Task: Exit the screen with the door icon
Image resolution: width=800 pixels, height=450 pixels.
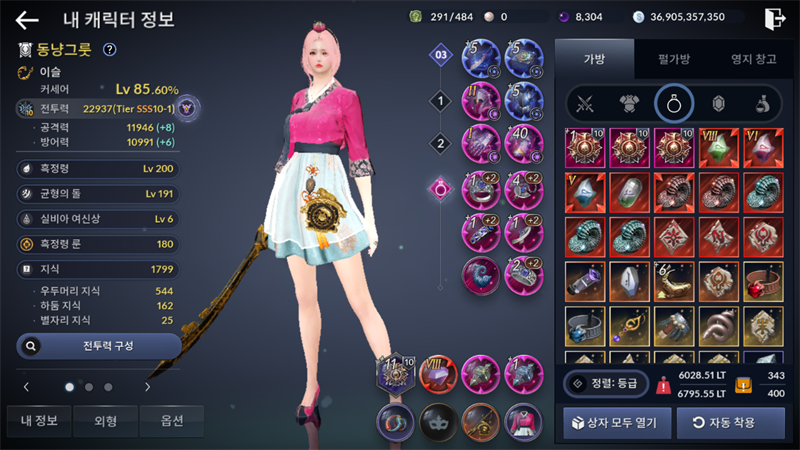Action: point(774,18)
